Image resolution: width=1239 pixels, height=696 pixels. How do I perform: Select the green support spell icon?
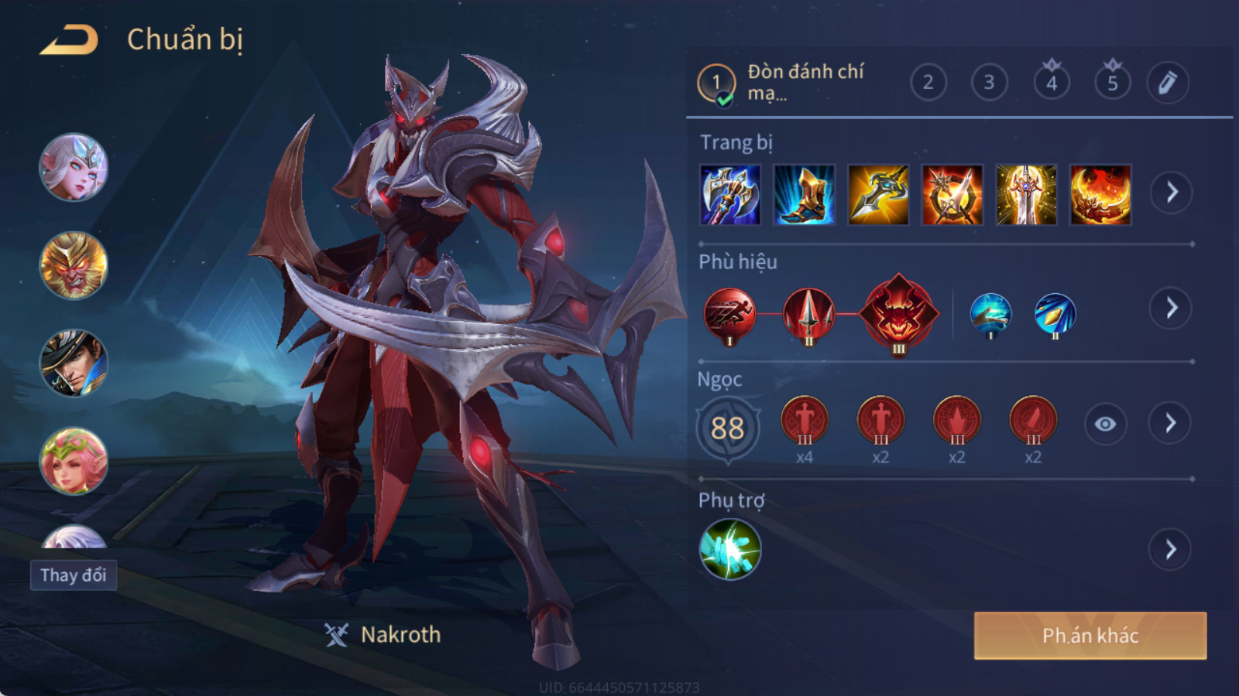(730, 549)
